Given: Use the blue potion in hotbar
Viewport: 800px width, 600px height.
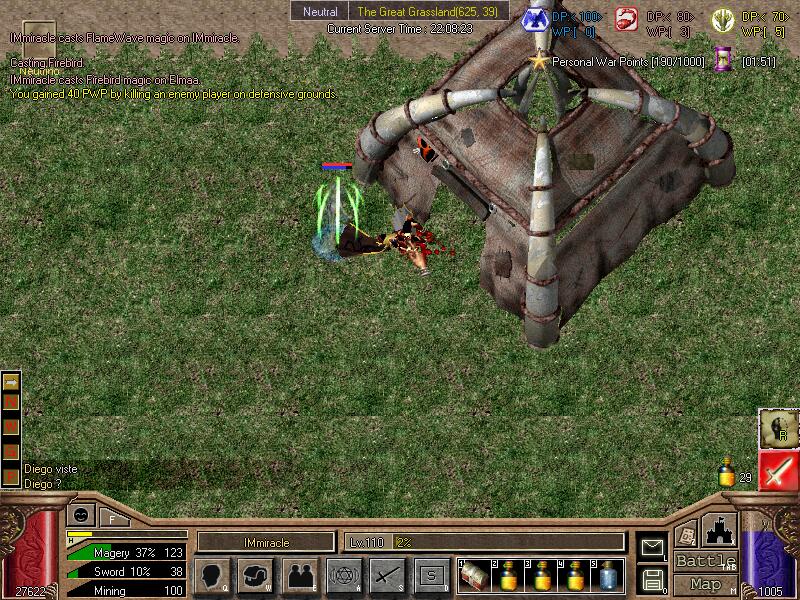Looking at the screenshot, I should click(608, 575).
